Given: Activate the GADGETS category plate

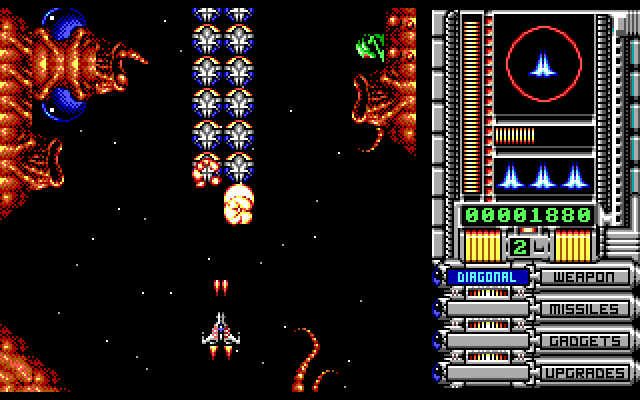Looking at the screenshot, I should pyautogui.click(x=585, y=341).
